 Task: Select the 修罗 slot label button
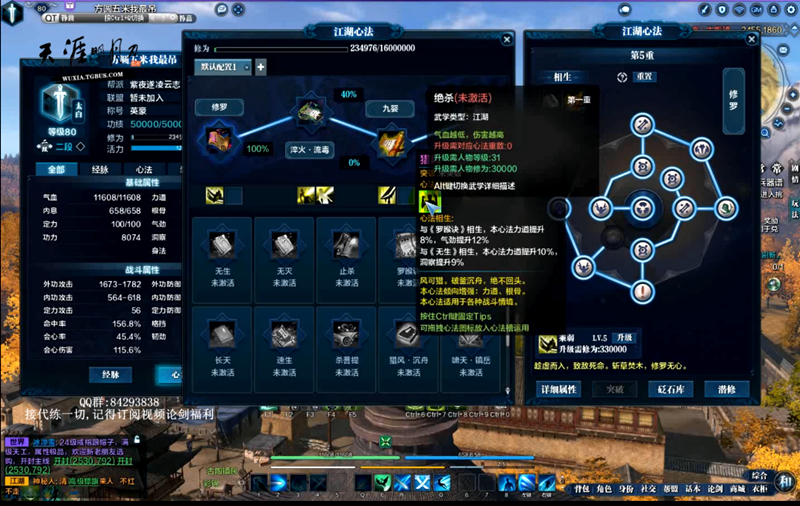point(219,107)
